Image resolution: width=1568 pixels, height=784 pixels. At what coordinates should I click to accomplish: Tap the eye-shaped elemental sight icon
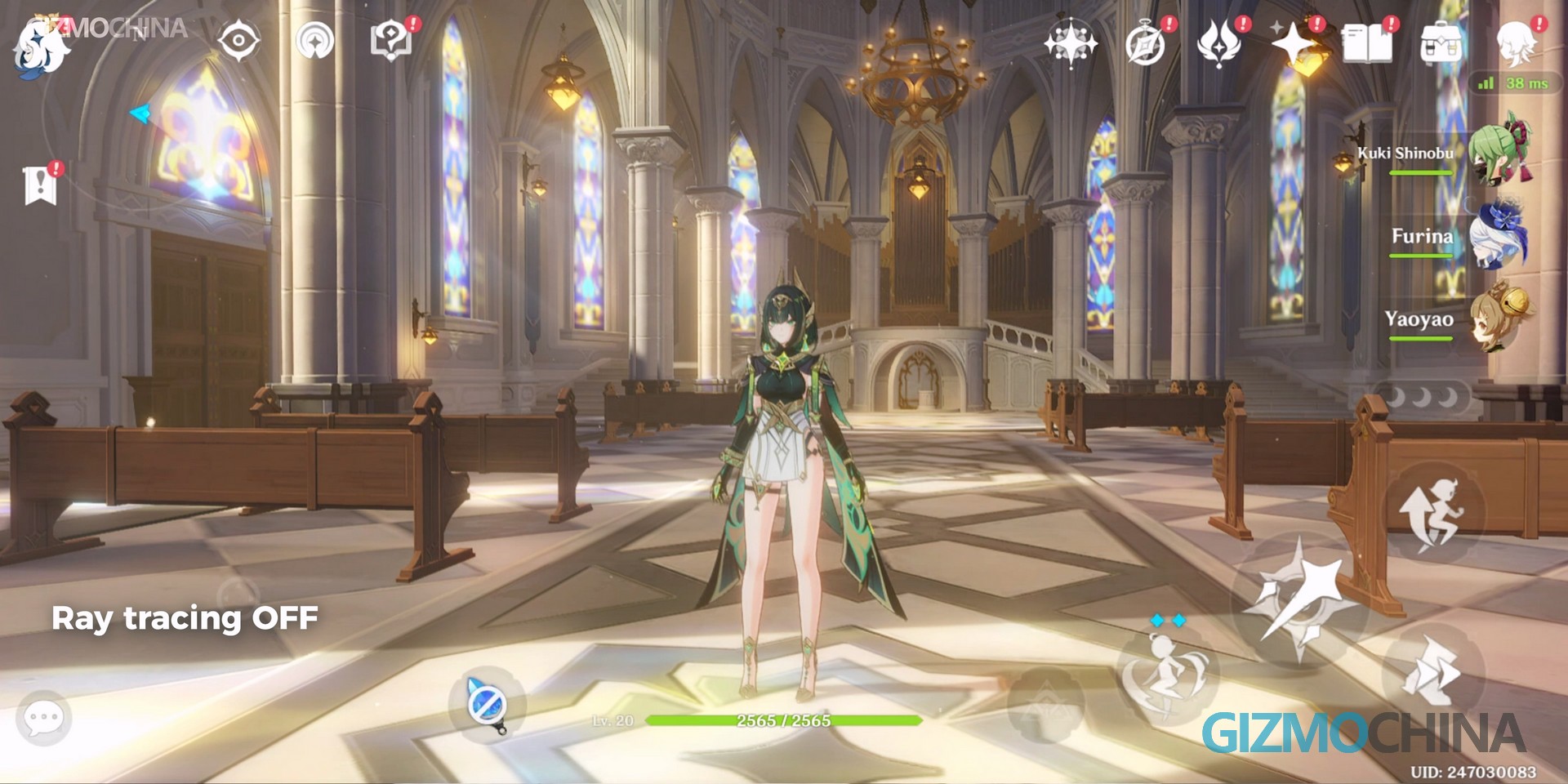(x=238, y=40)
